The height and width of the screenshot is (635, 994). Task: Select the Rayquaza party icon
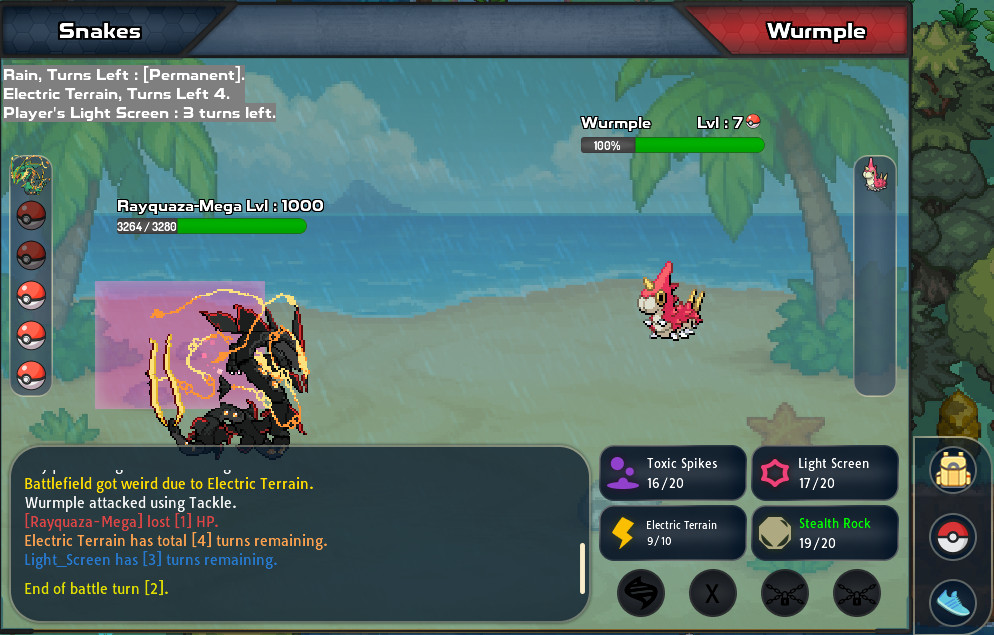(31, 174)
